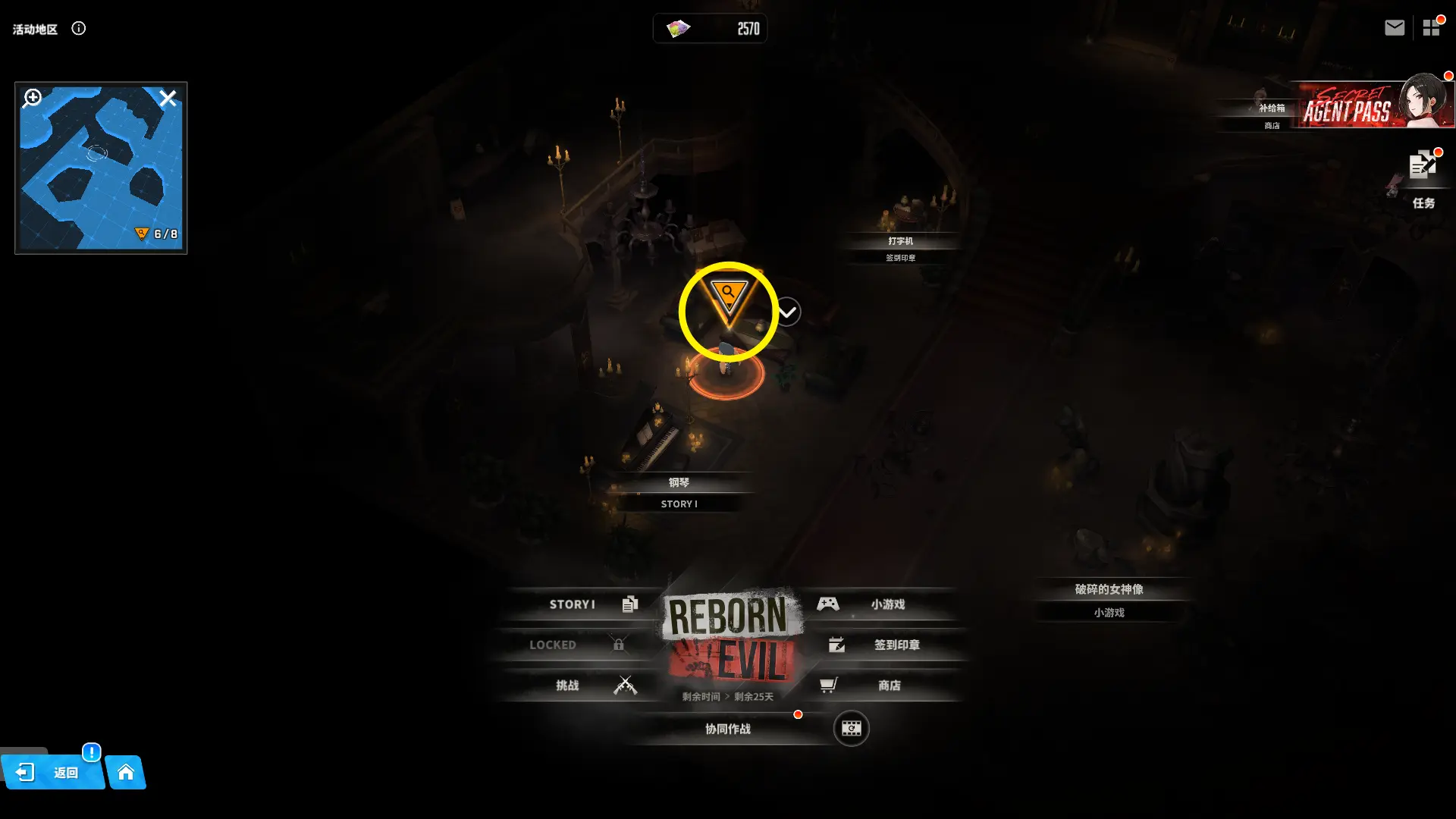Show 活动地区 event area info
Image resolution: width=1456 pixels, height=819 pixels.
coord(79,29)
